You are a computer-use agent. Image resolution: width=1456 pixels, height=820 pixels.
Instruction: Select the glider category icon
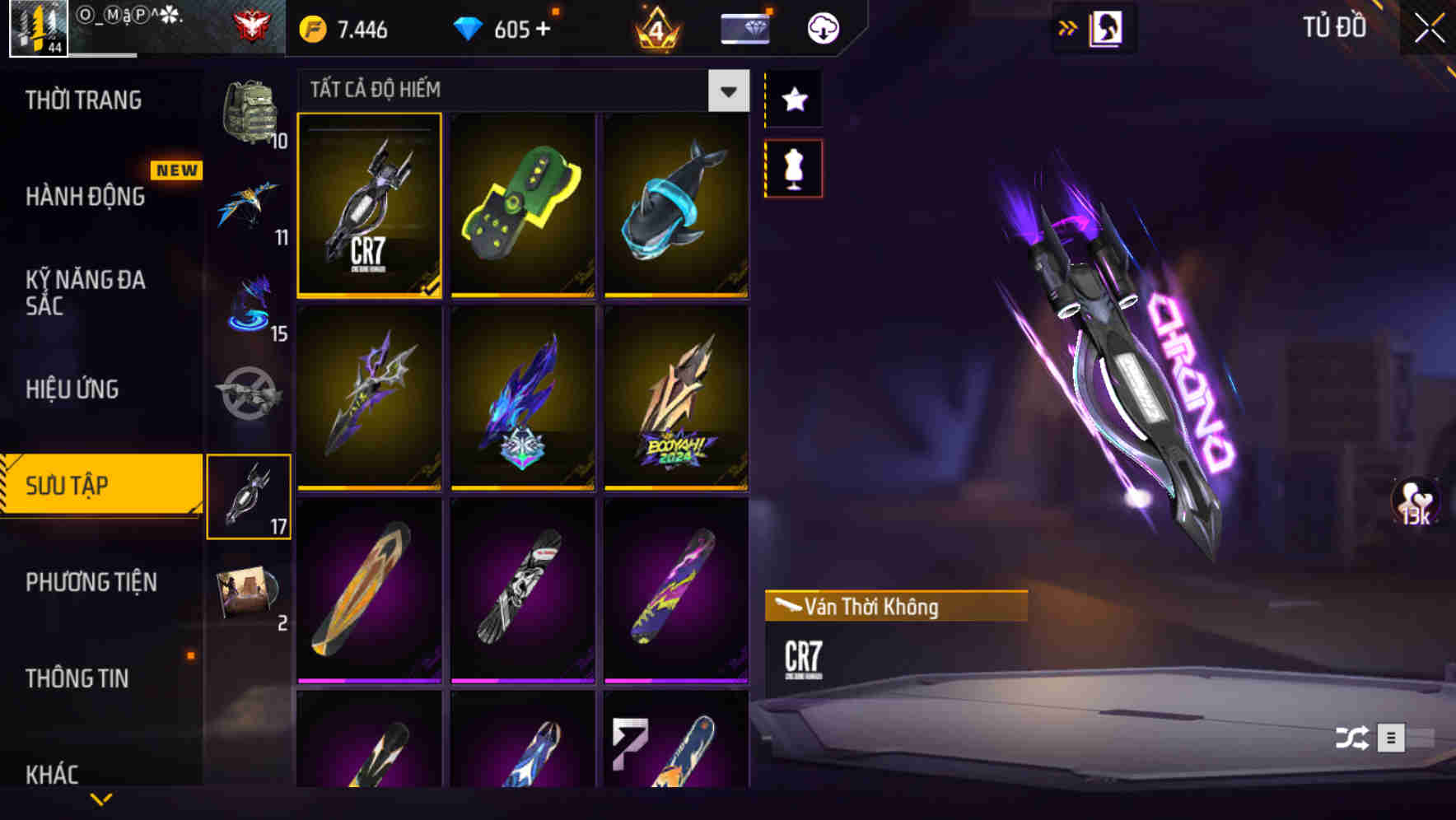coord(250,207)
